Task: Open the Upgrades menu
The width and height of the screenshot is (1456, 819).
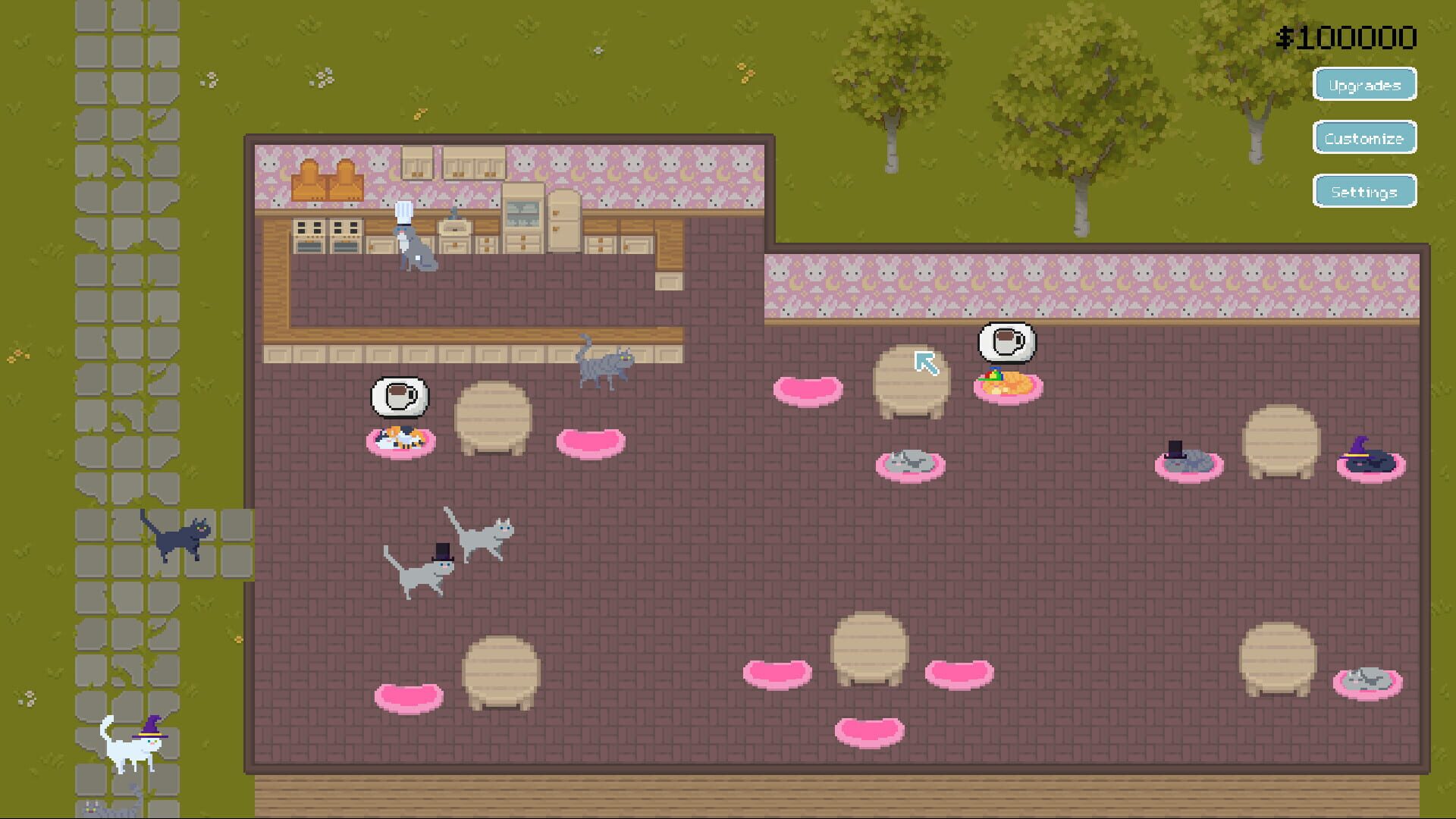Action: tap(1363, 85)
